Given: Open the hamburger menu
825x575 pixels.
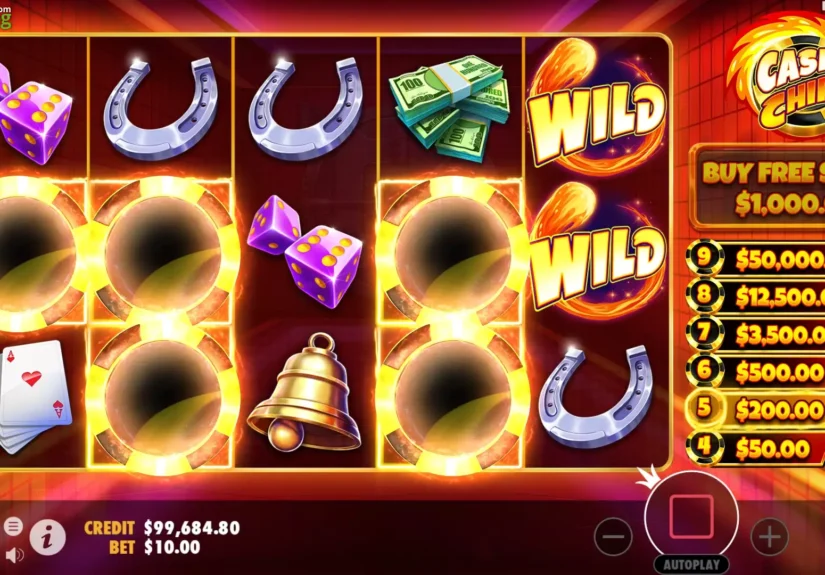Looking at the screenshot, I should [13, 526].
